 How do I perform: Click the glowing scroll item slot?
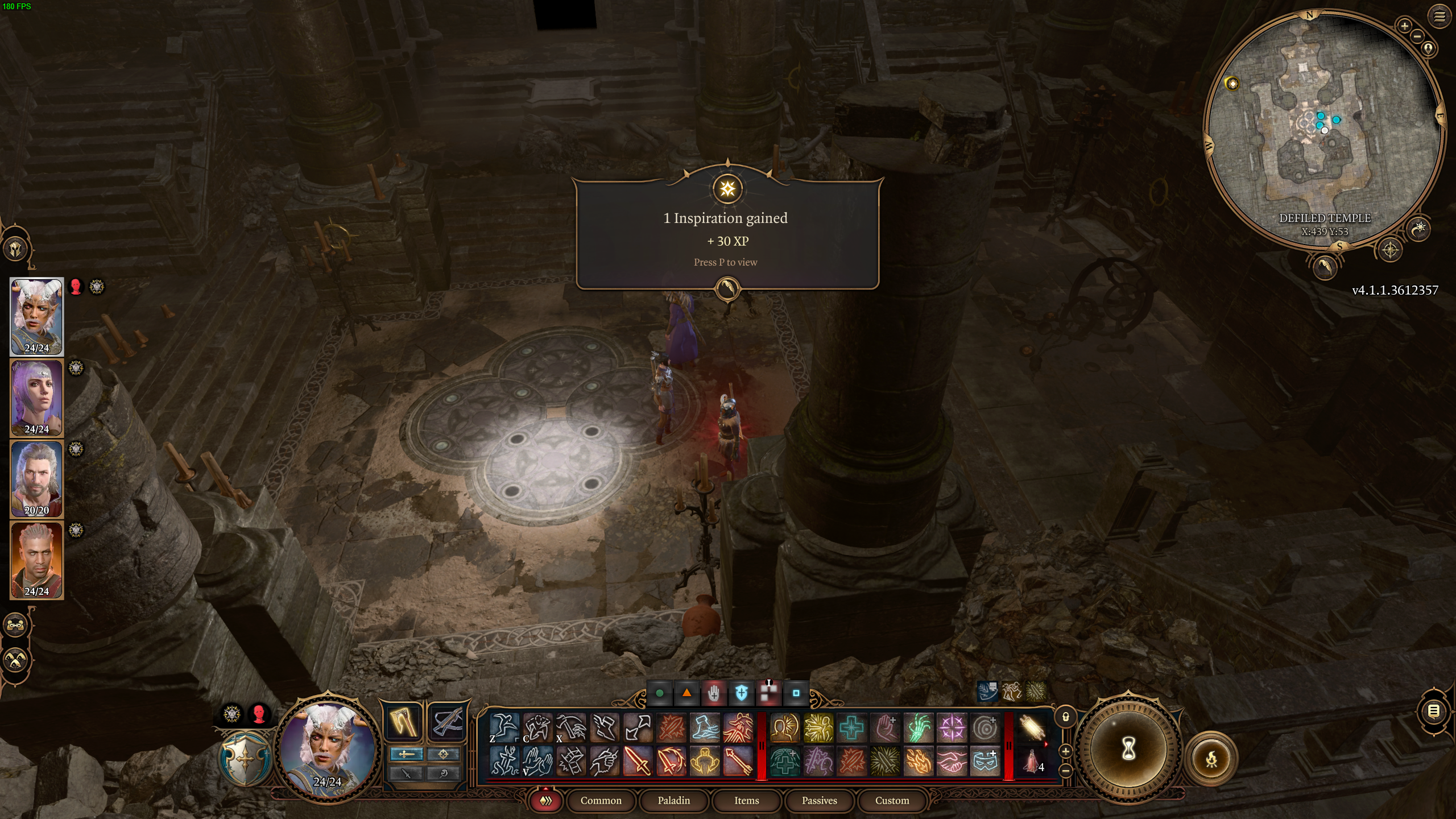[1032, 726]
